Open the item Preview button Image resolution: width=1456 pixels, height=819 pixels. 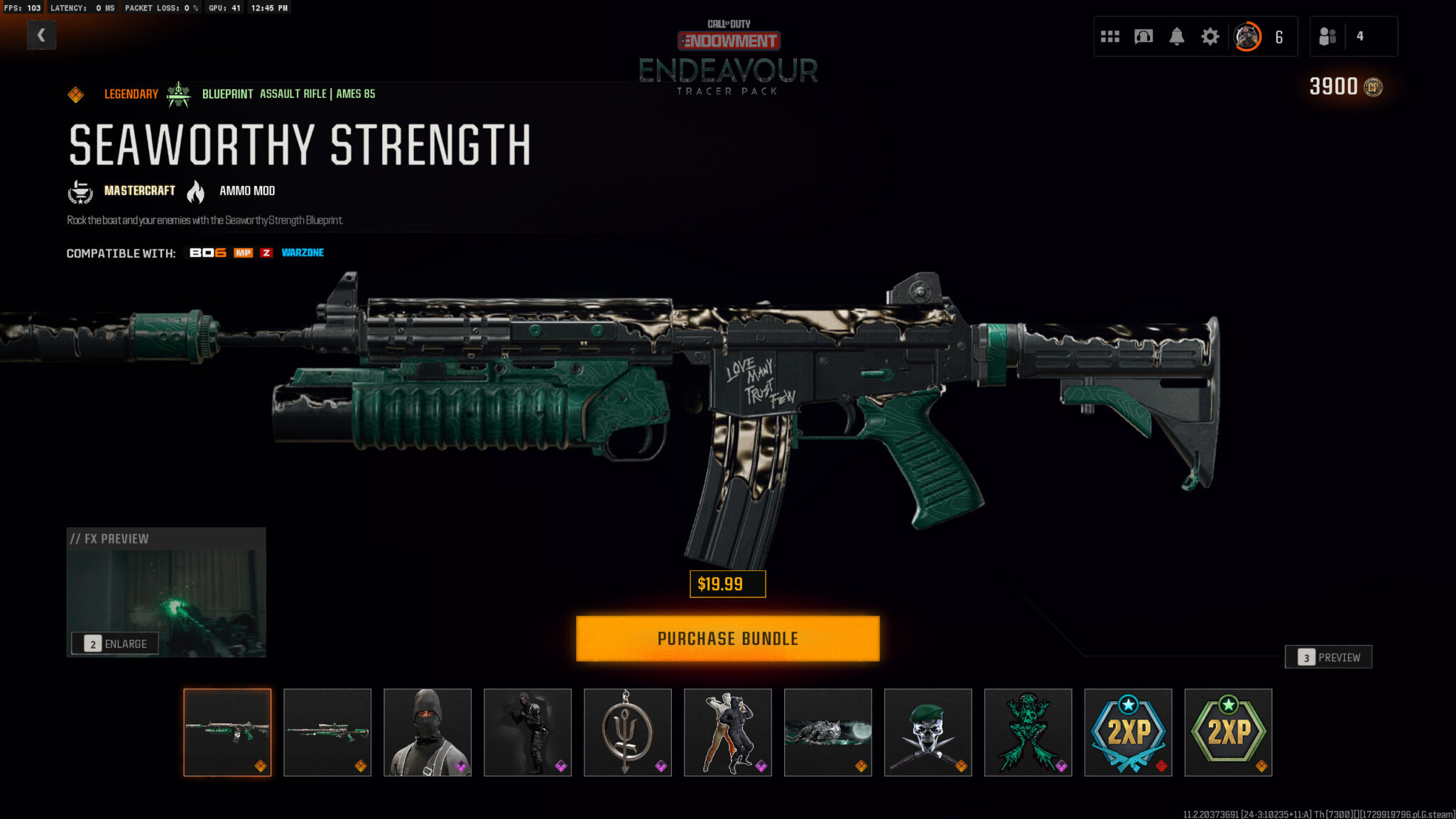tap(1328, 657)
